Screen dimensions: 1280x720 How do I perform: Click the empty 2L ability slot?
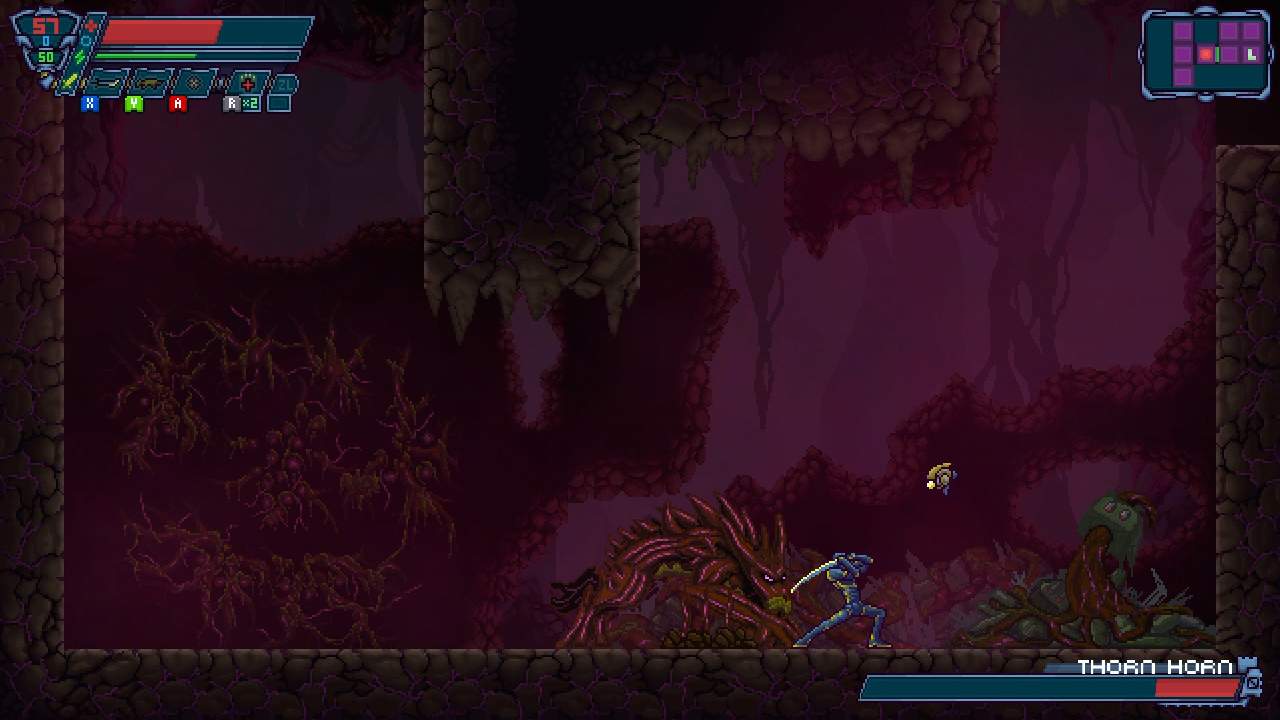tap(285, 82)
